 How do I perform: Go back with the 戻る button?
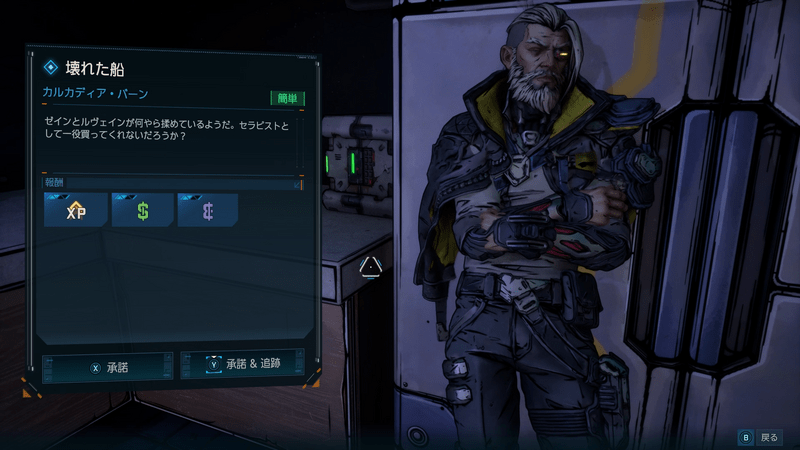tap(759, 437)
